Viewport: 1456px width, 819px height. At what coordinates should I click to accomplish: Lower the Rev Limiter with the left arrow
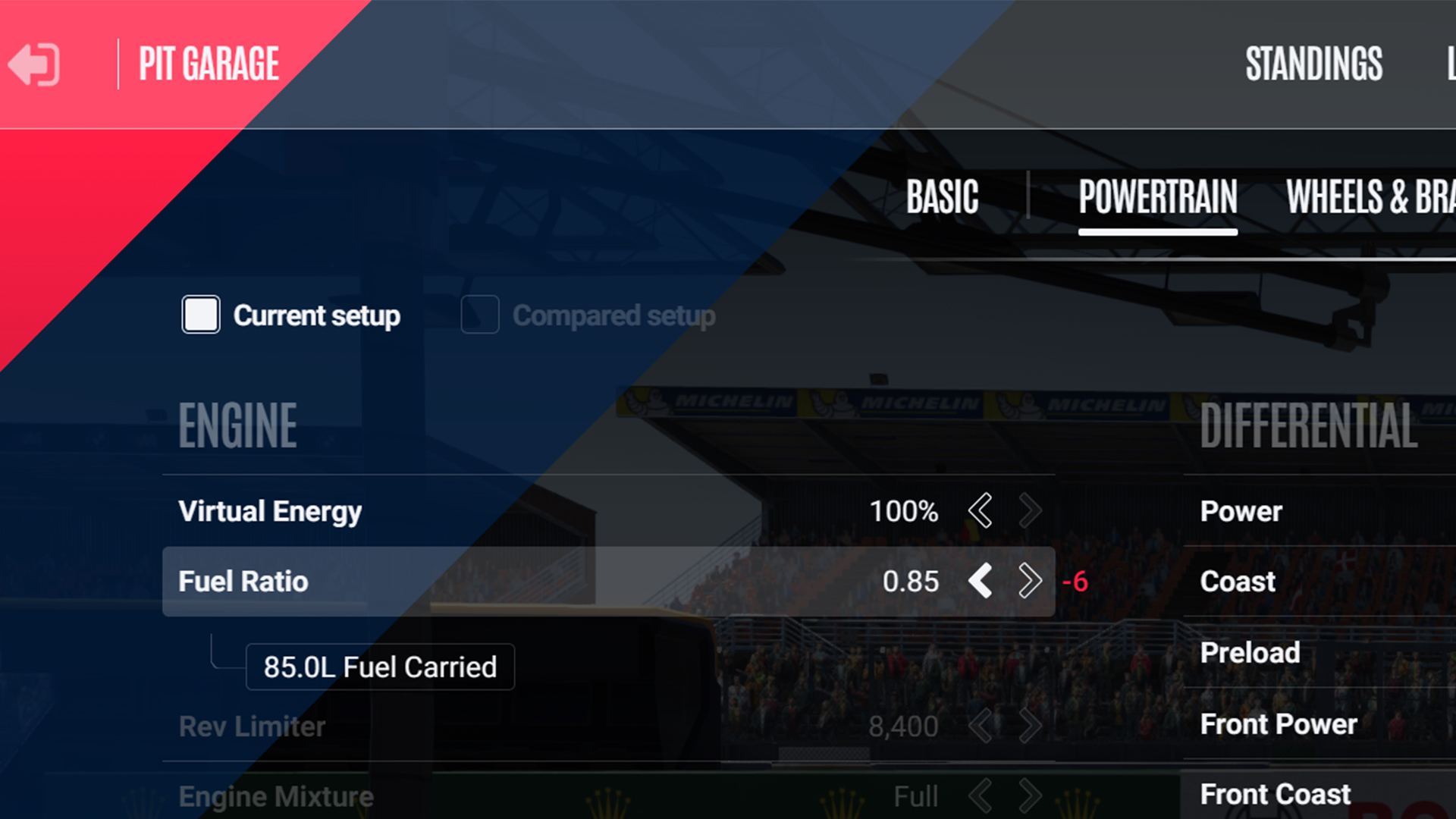click(x=981, y=726)
